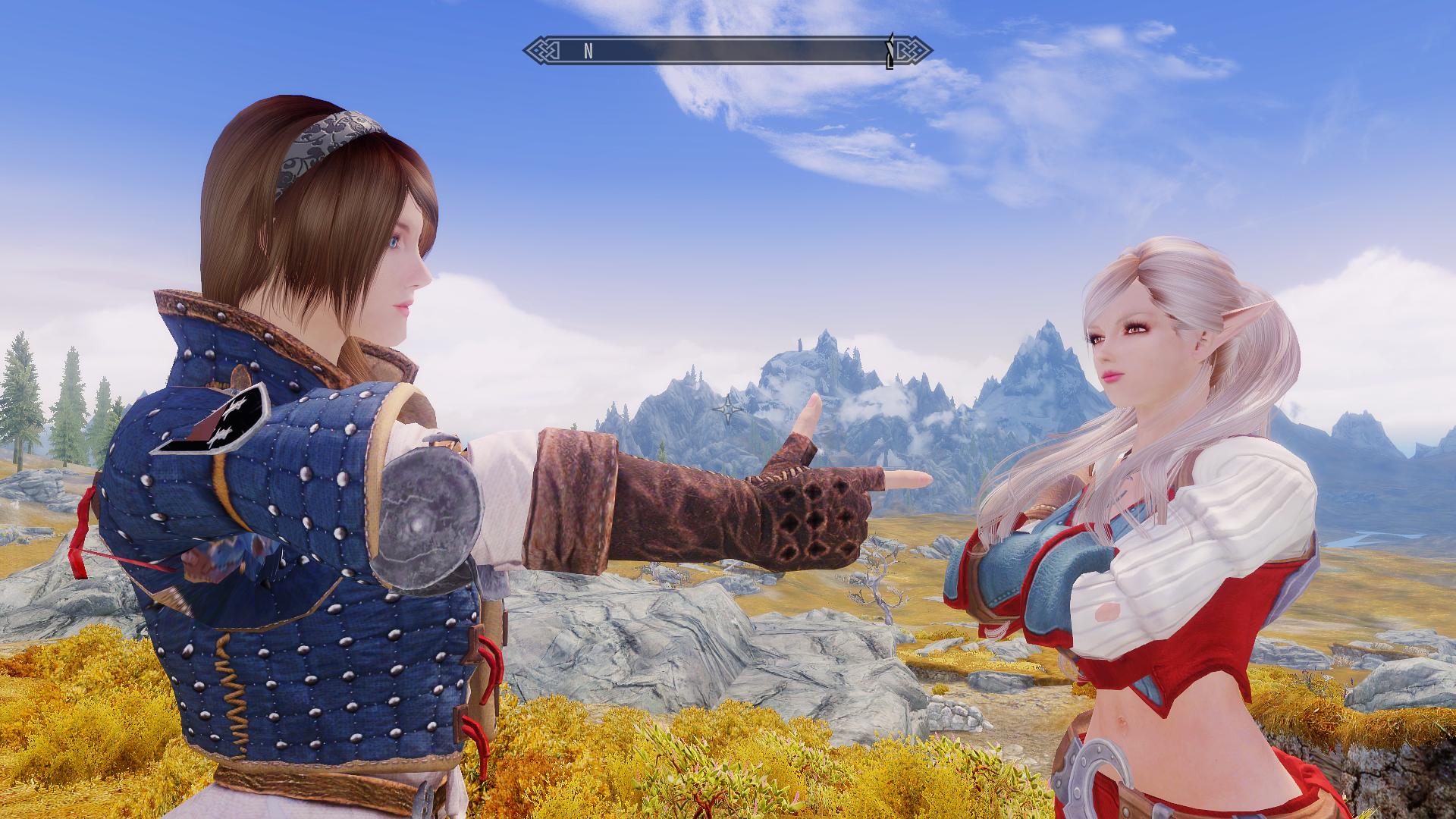Viewport: 1456px width, 819px height.
Task: Click the compass bar
Action: (x=728, y=51)
